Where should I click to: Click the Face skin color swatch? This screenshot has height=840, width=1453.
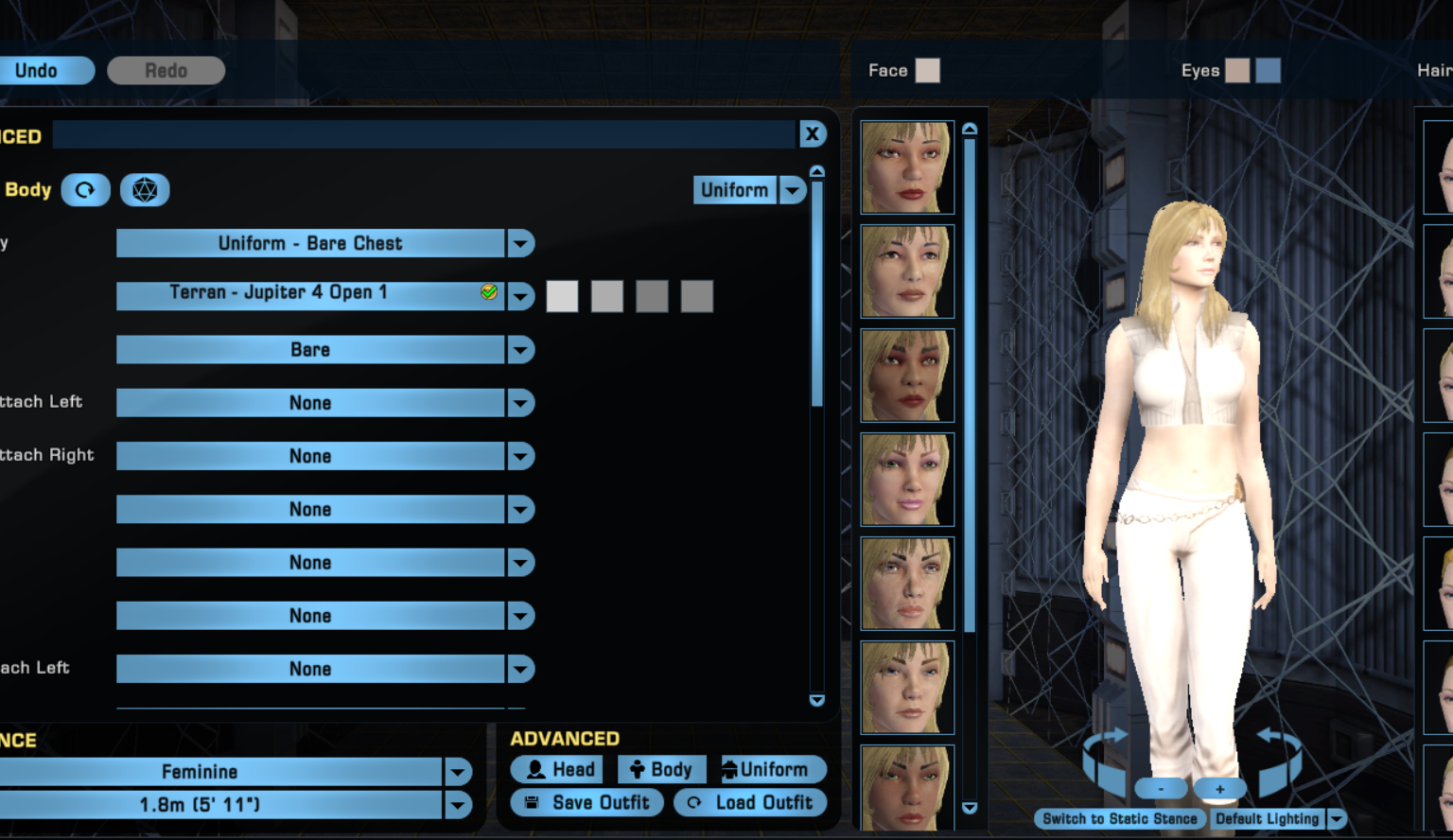(x=929, y=69)
